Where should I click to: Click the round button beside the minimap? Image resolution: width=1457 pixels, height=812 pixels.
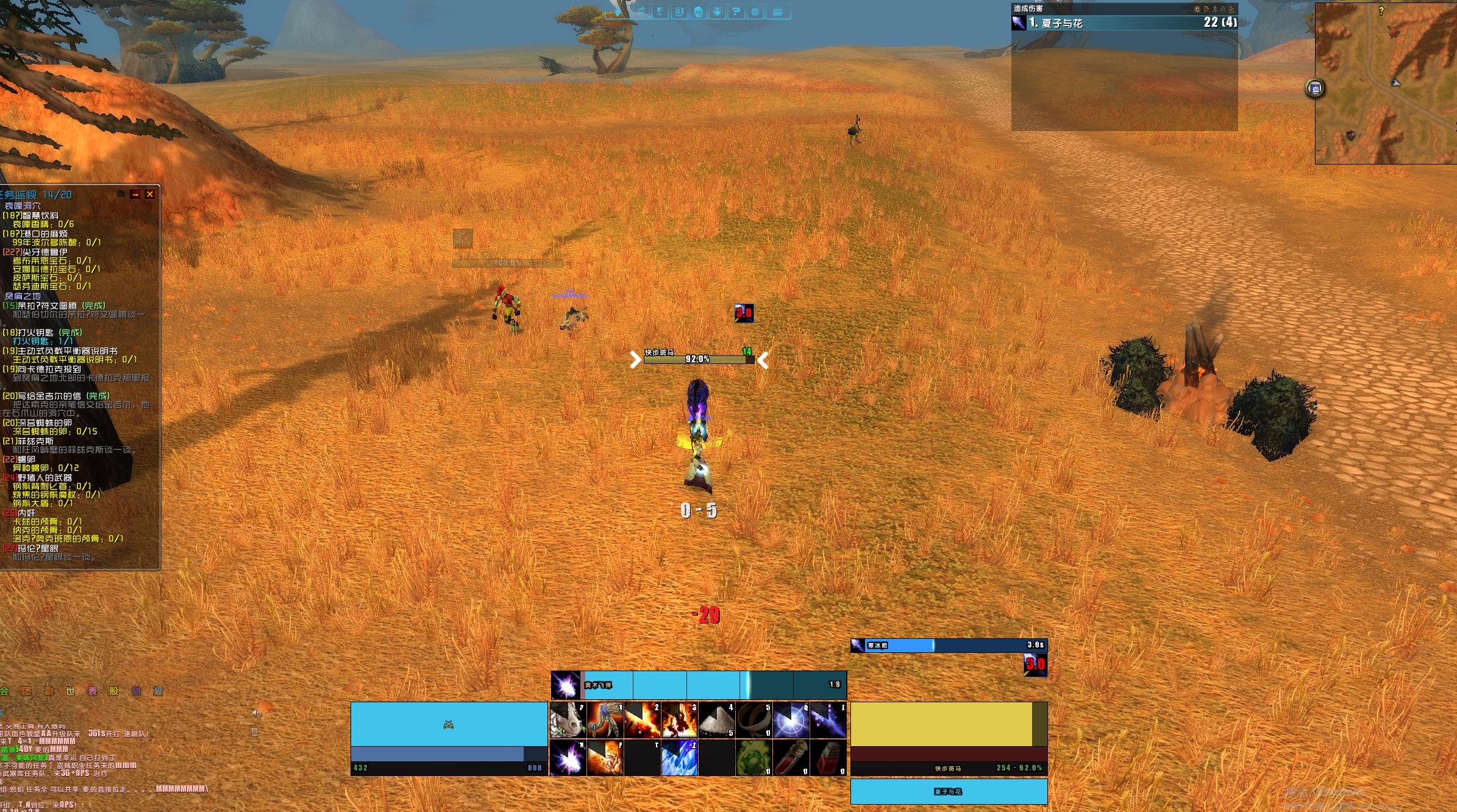1315,88
